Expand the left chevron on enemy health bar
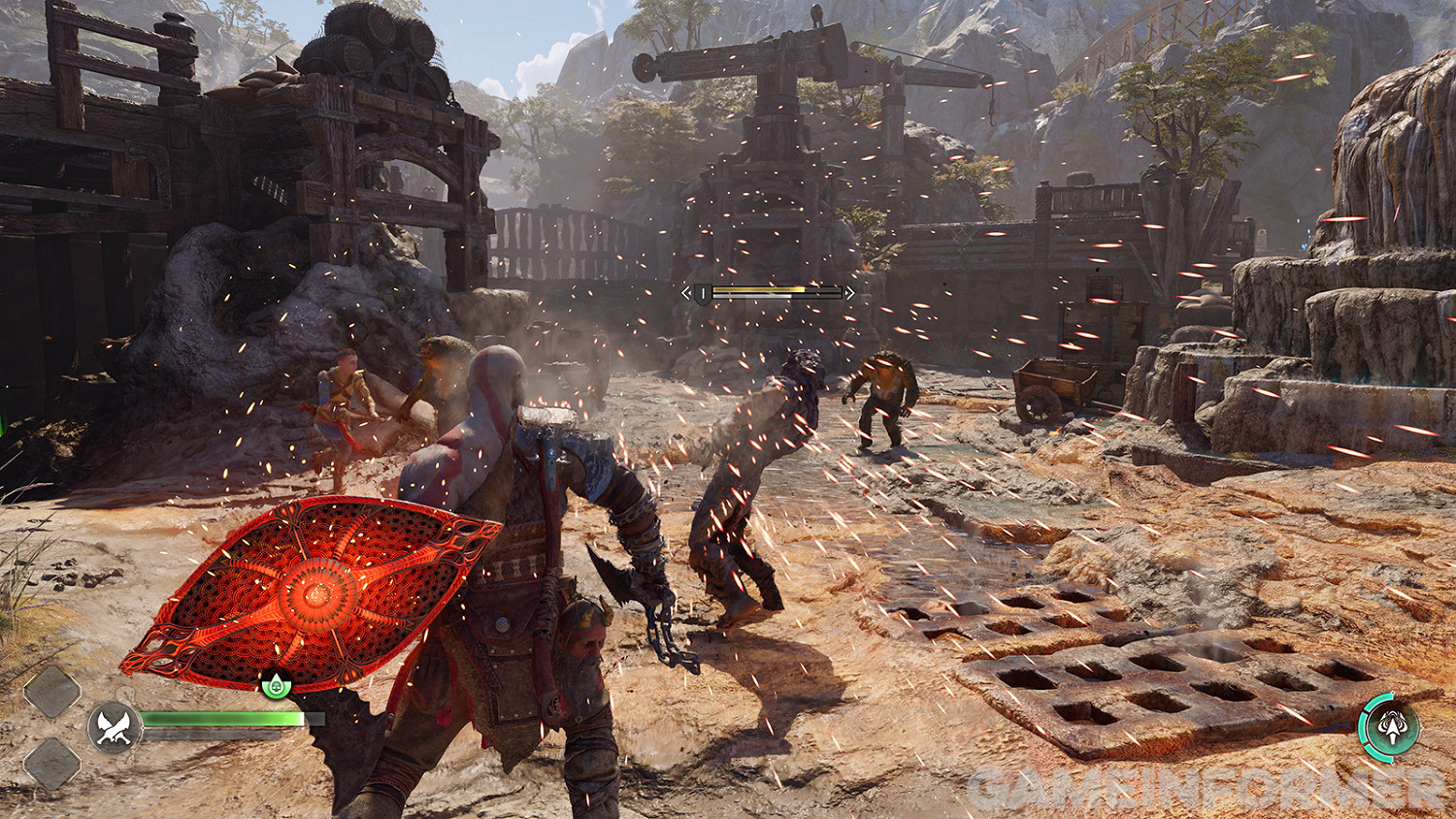The image size is (1456, 819). click(x=686, y=292)
